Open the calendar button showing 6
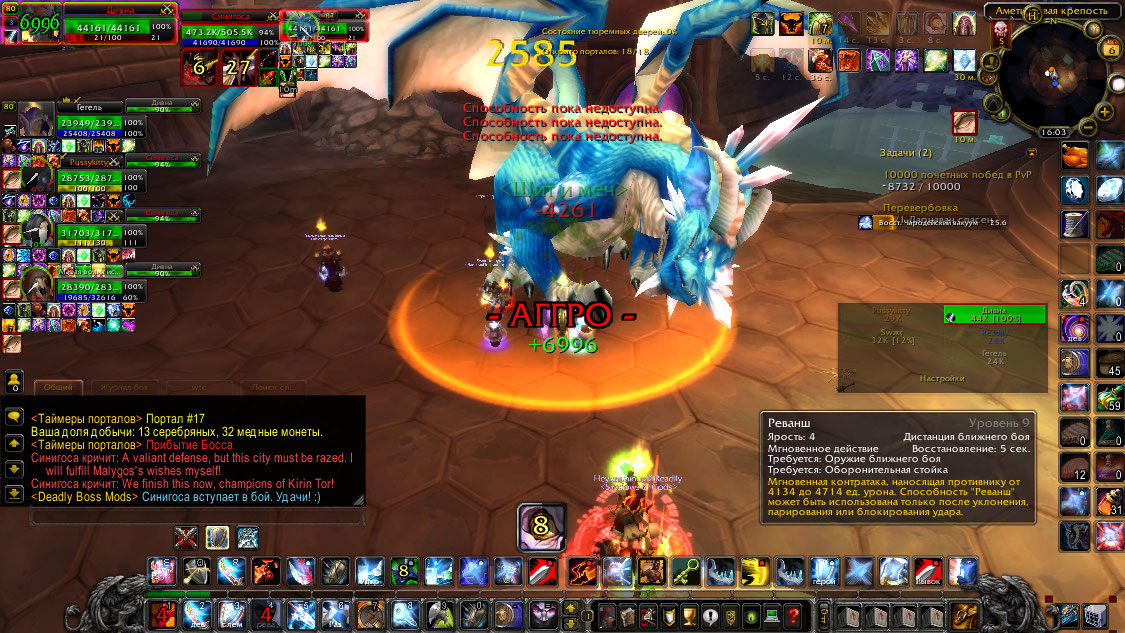 point(1112,49)
